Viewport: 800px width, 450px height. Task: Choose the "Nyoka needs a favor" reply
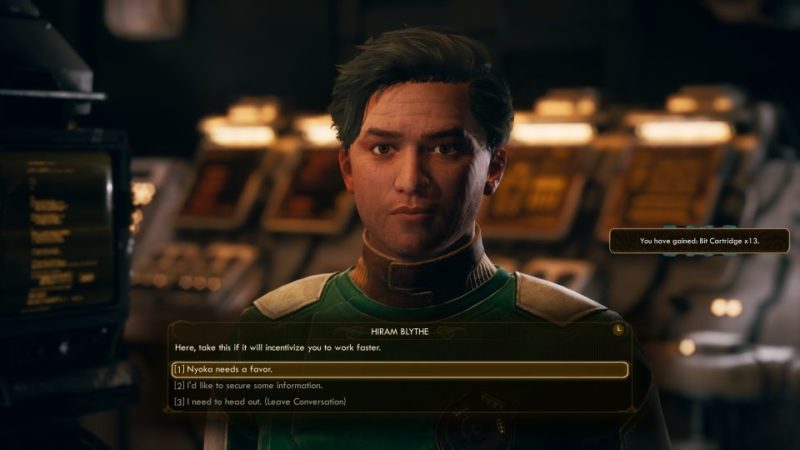tap(398, 369)
